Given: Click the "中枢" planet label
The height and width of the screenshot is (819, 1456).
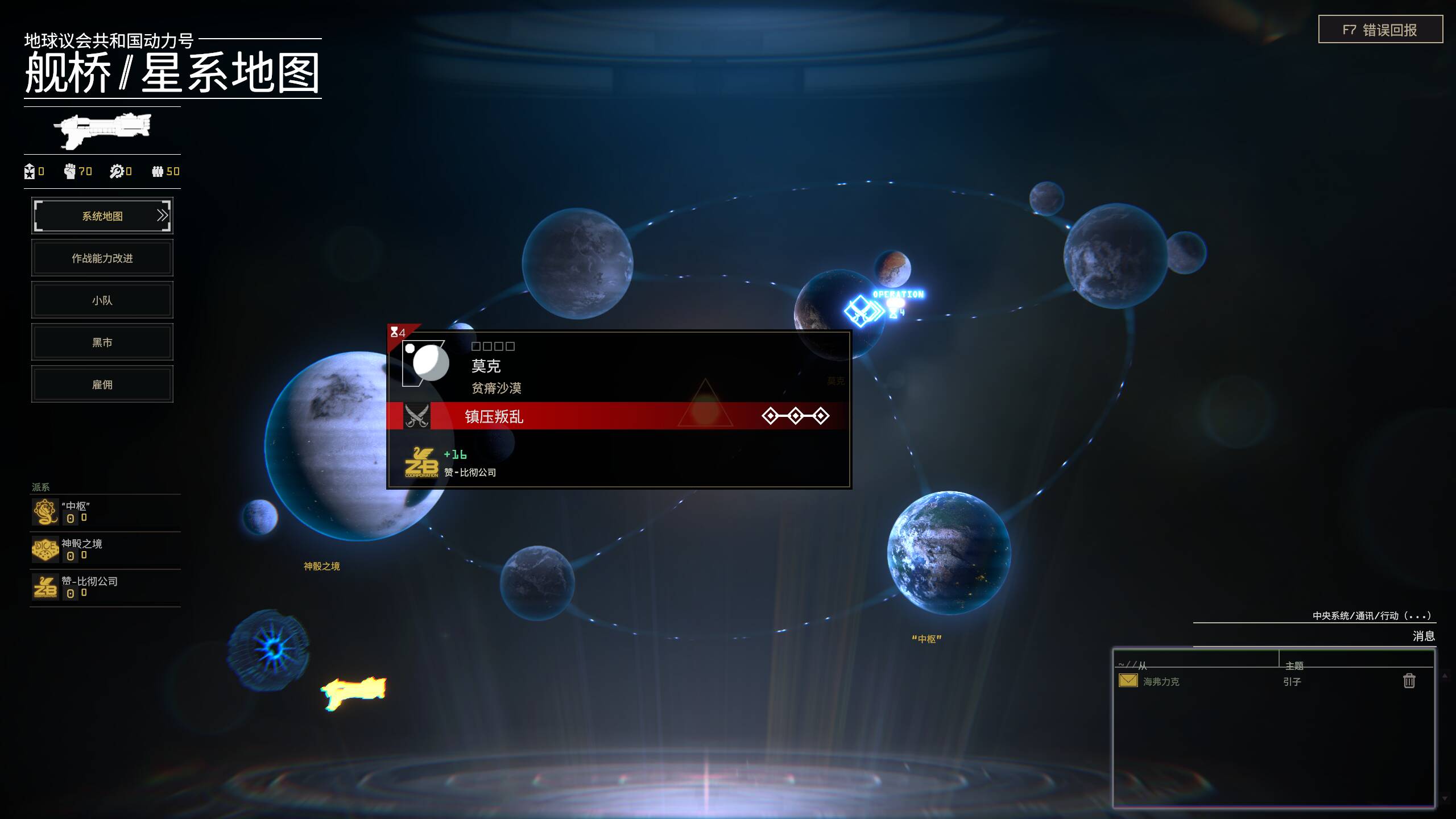Looking at the screenshot, I should [x=926, y=639].
